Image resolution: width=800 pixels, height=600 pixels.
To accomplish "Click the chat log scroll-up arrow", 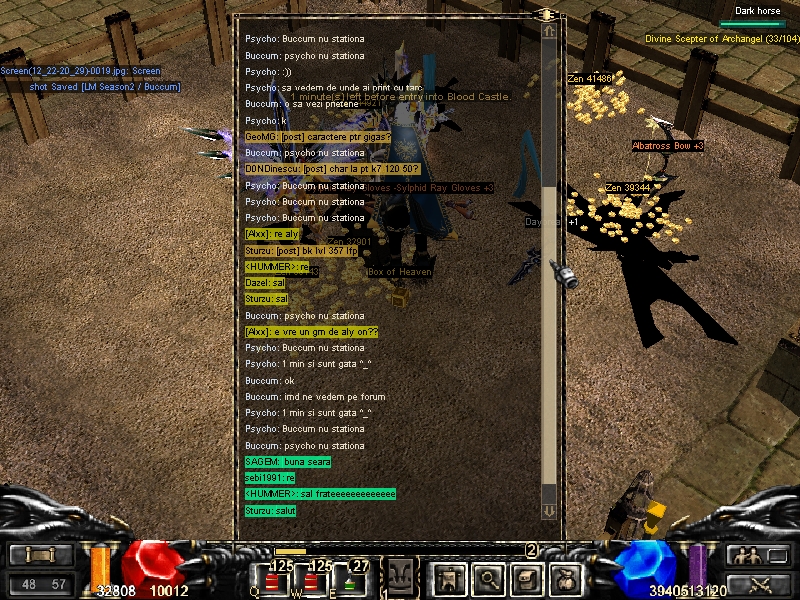I will pos(549,32).
